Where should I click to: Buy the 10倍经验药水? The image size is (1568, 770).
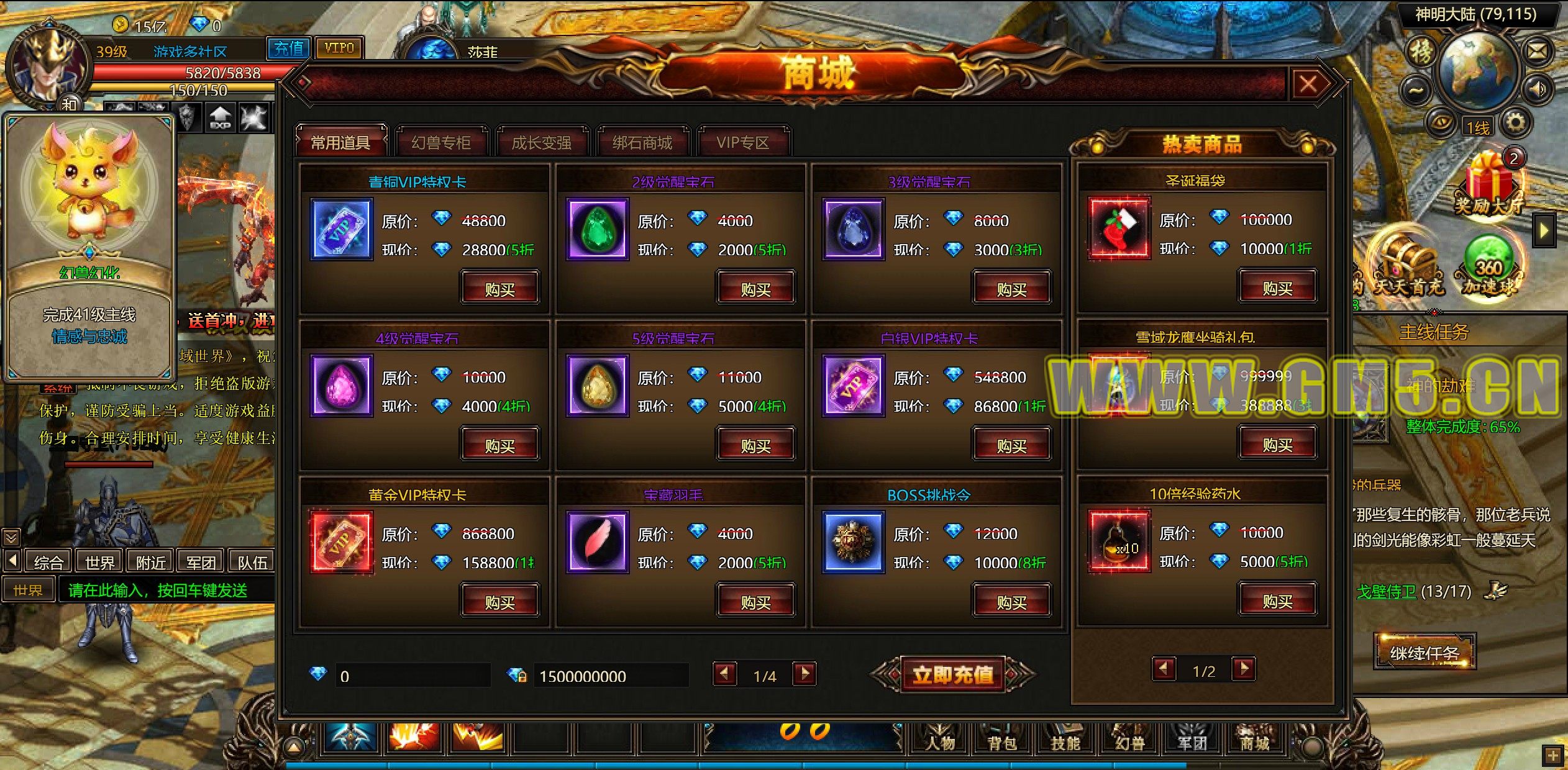1277,600
